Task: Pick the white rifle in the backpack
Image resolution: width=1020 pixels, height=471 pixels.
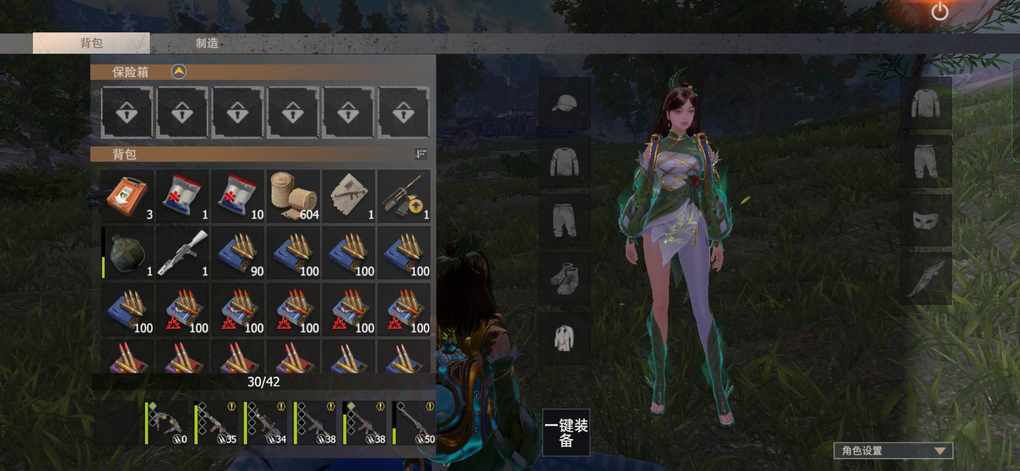Action: click(184, 251)
